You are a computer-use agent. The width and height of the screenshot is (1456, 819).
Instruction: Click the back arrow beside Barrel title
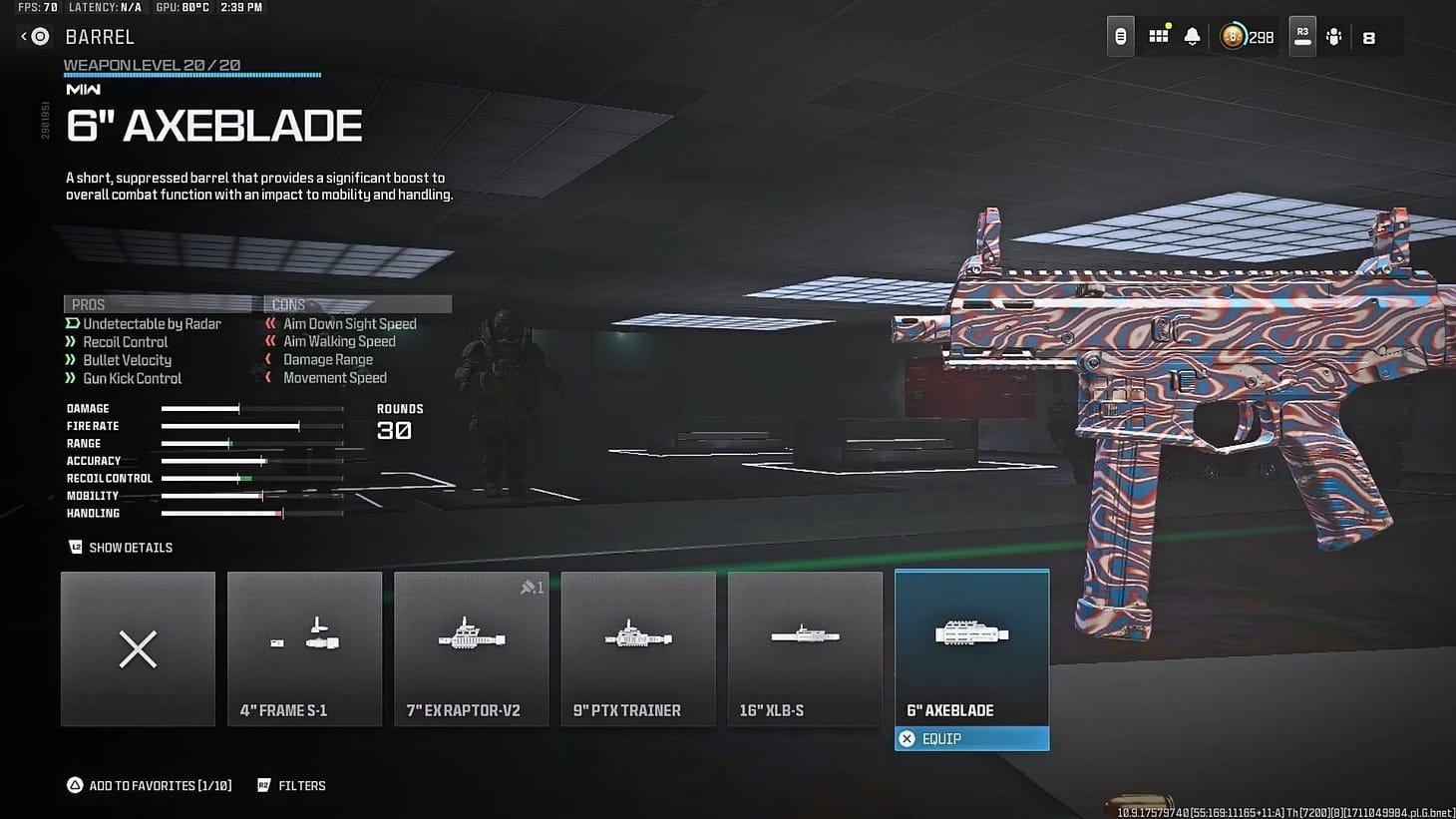[26, 36]
